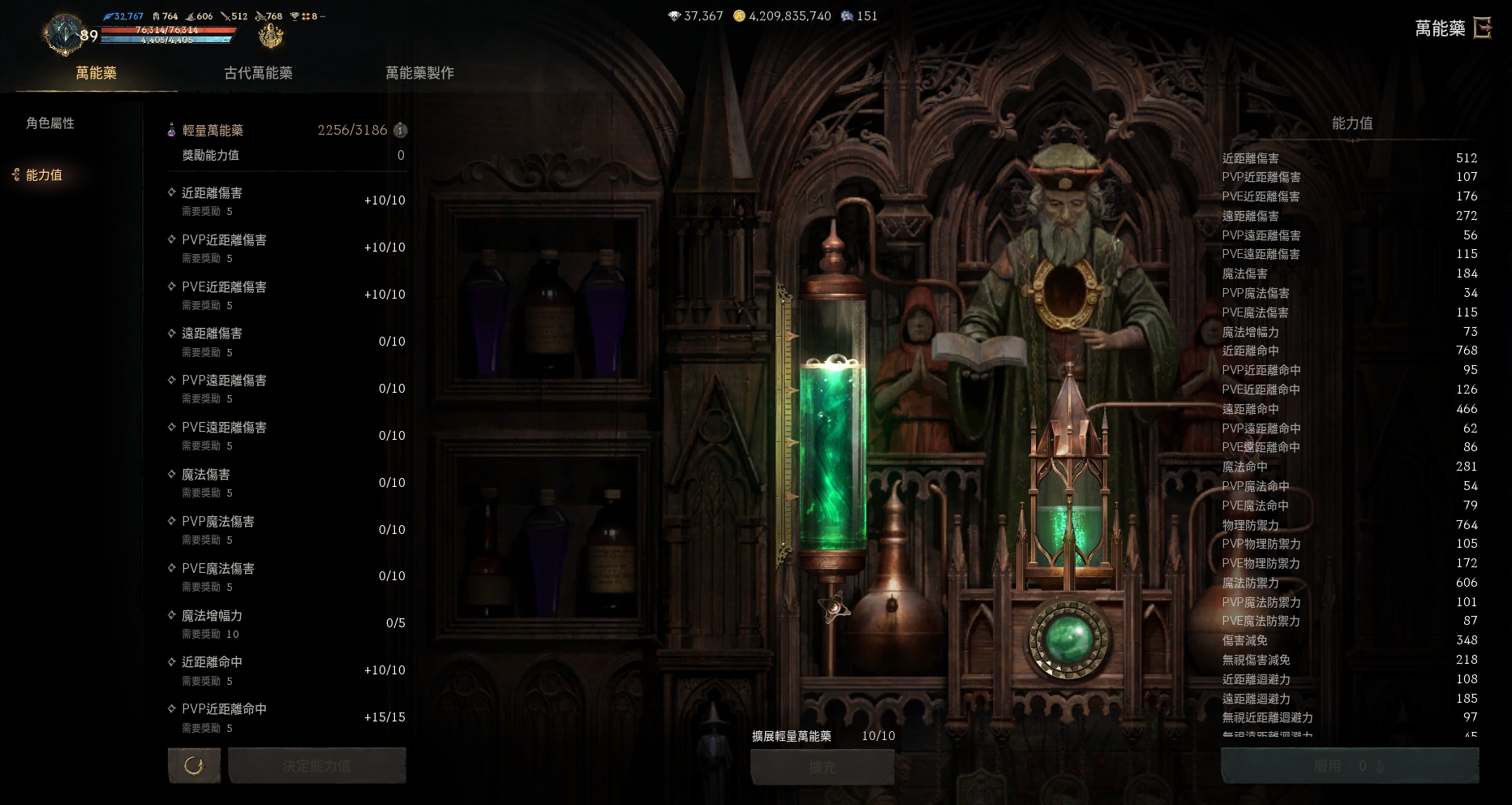Choose the PVP近距離傷害 stat row

point(286,248)
